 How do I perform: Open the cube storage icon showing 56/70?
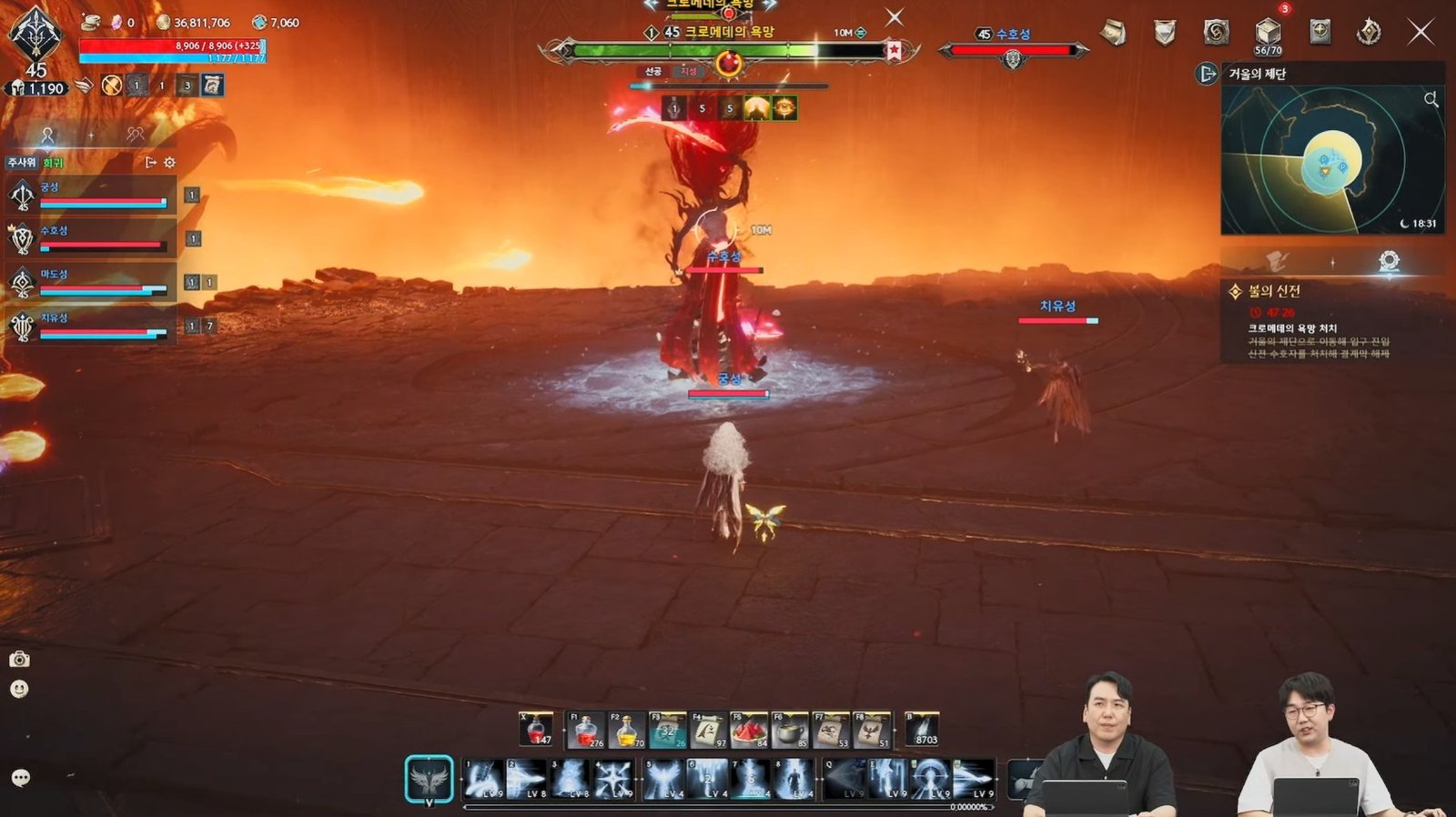click(x=1267, y=30)
